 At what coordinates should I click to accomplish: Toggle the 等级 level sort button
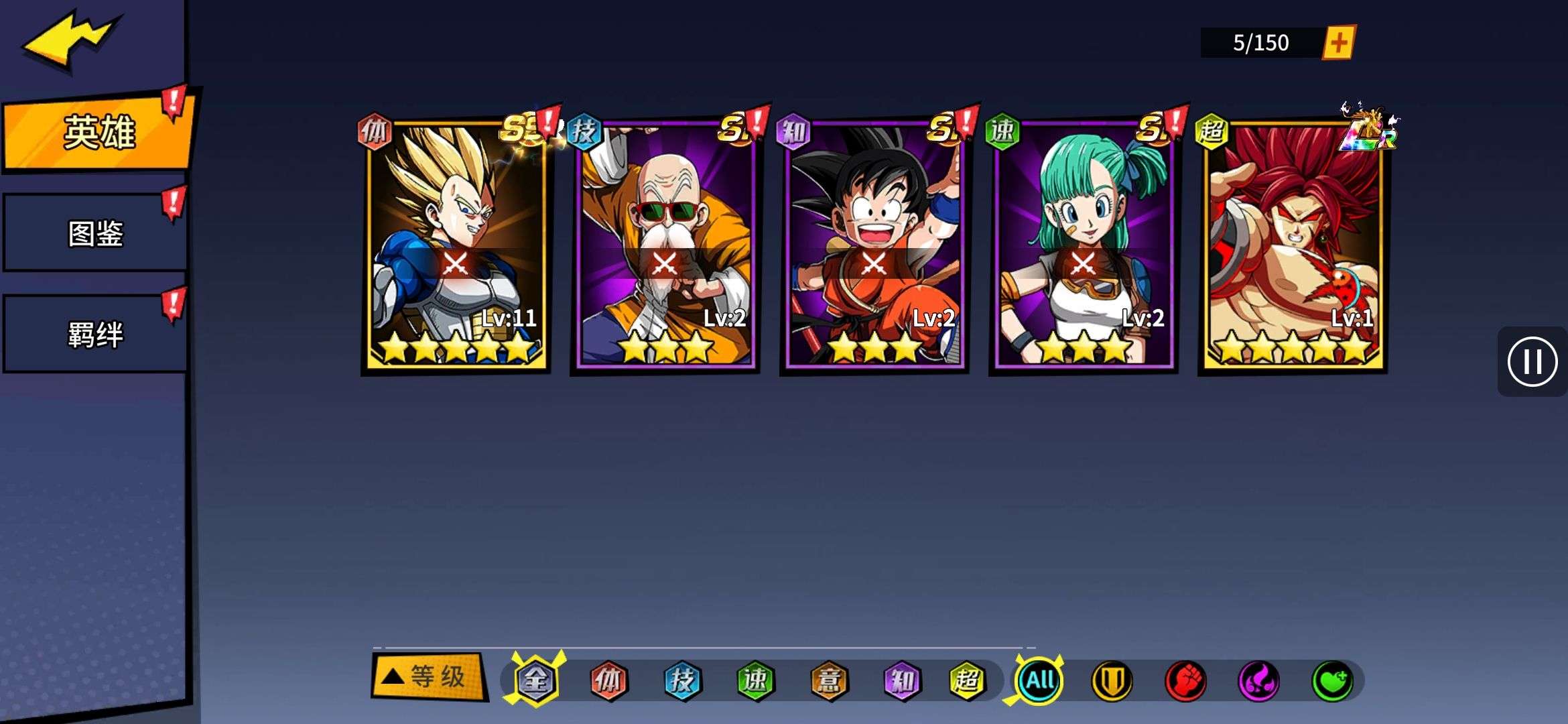click(429, 677)
